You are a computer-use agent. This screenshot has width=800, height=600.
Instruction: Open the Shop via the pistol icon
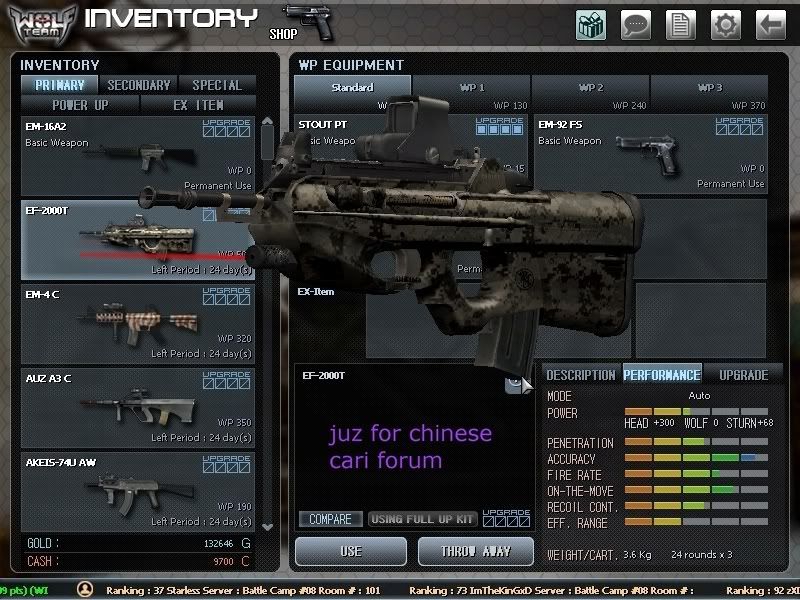[308, 22]
